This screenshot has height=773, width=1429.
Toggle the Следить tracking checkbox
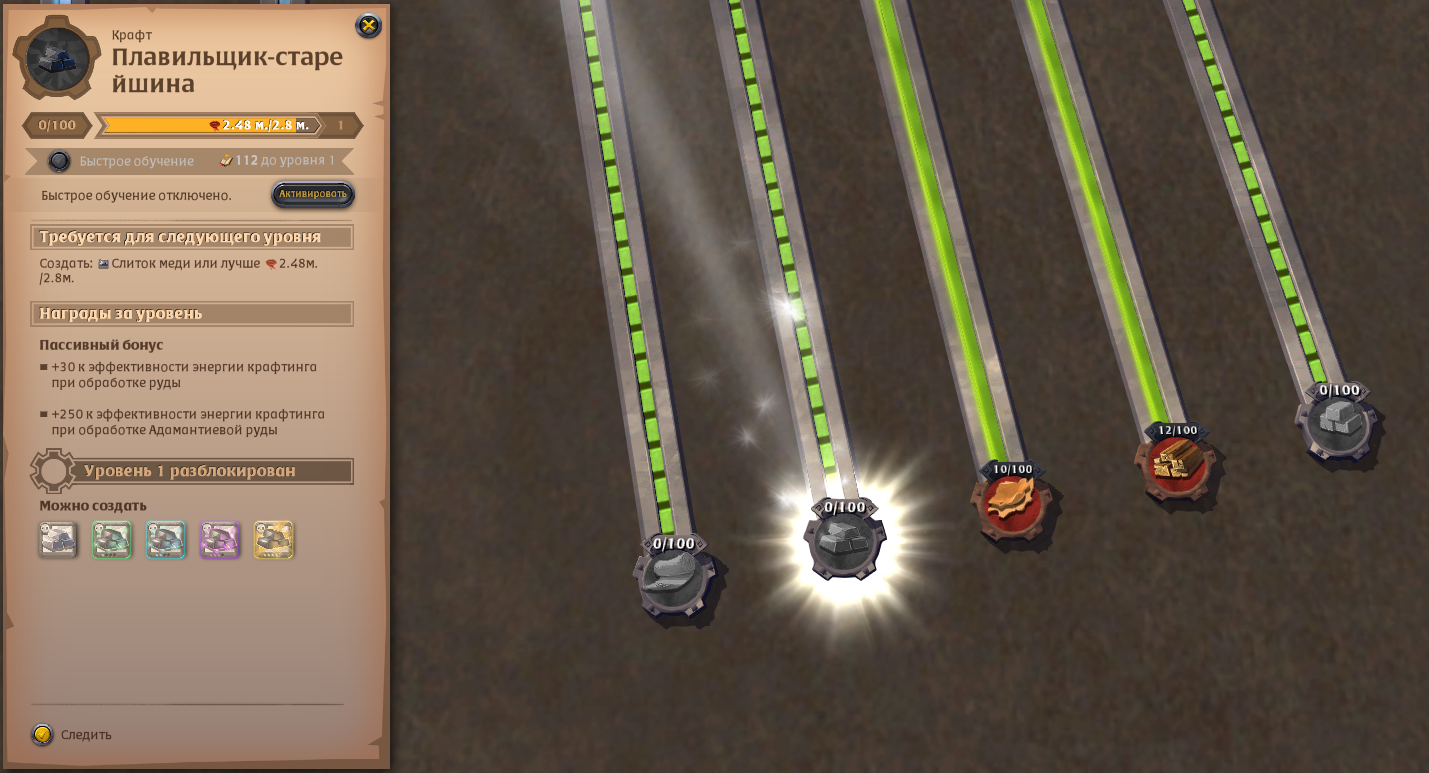point(42,735)
